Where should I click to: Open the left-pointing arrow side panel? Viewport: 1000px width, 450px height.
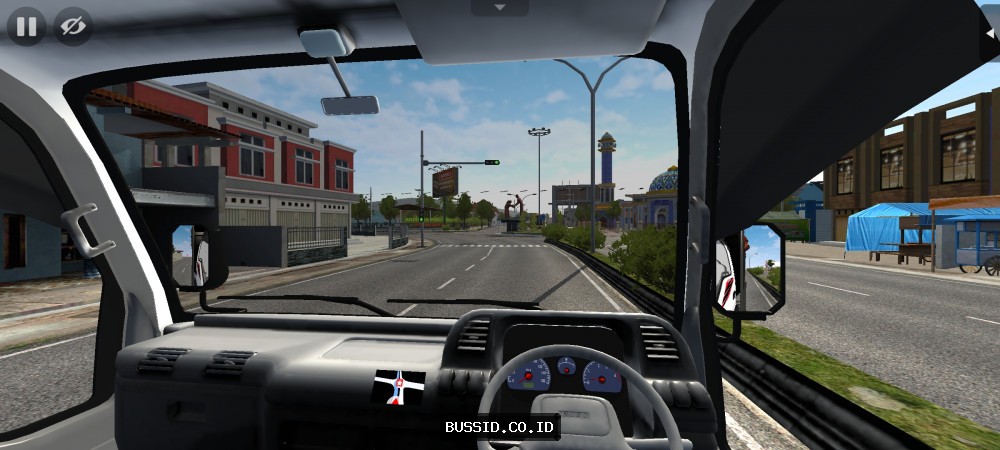[990, 31]
